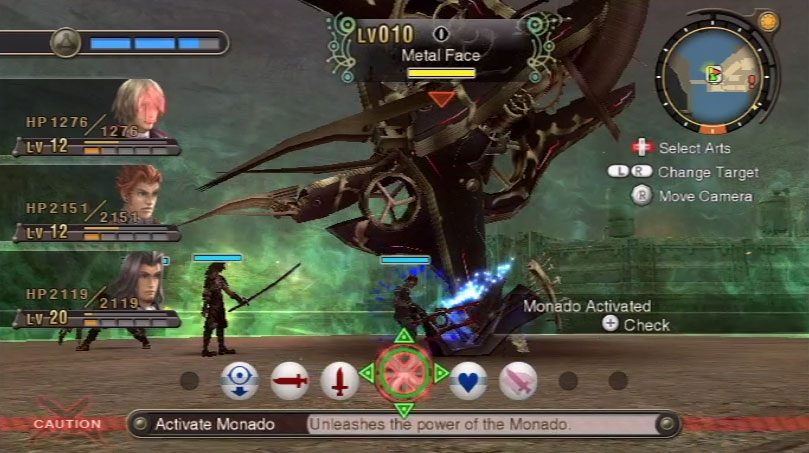Image resolution: width=809 pixels, height=453 pixels.
Task: Target the Metal Face enemy nameplate
Action: coord(440,56)
